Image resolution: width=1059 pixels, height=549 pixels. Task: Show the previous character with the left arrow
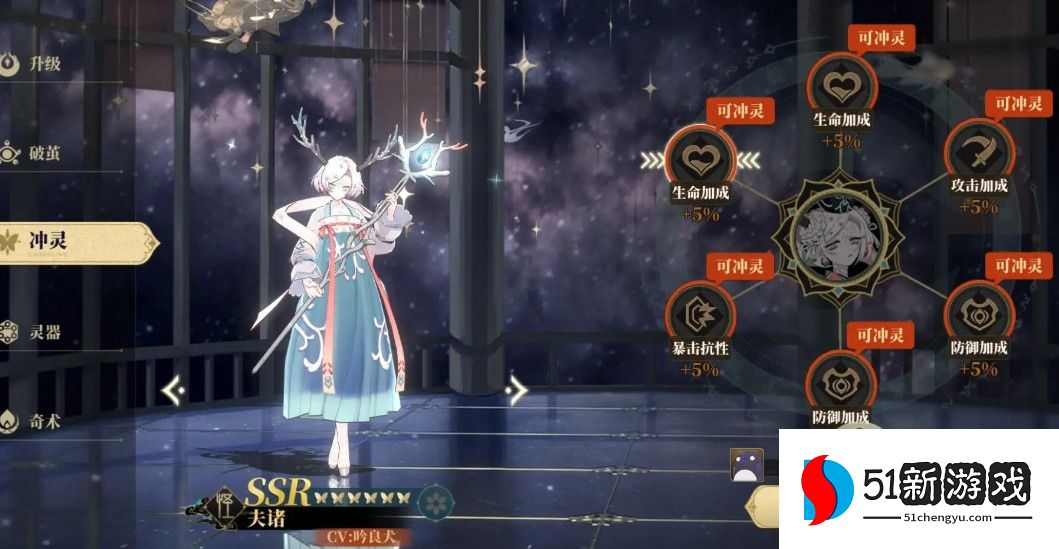tap(172, 388)
